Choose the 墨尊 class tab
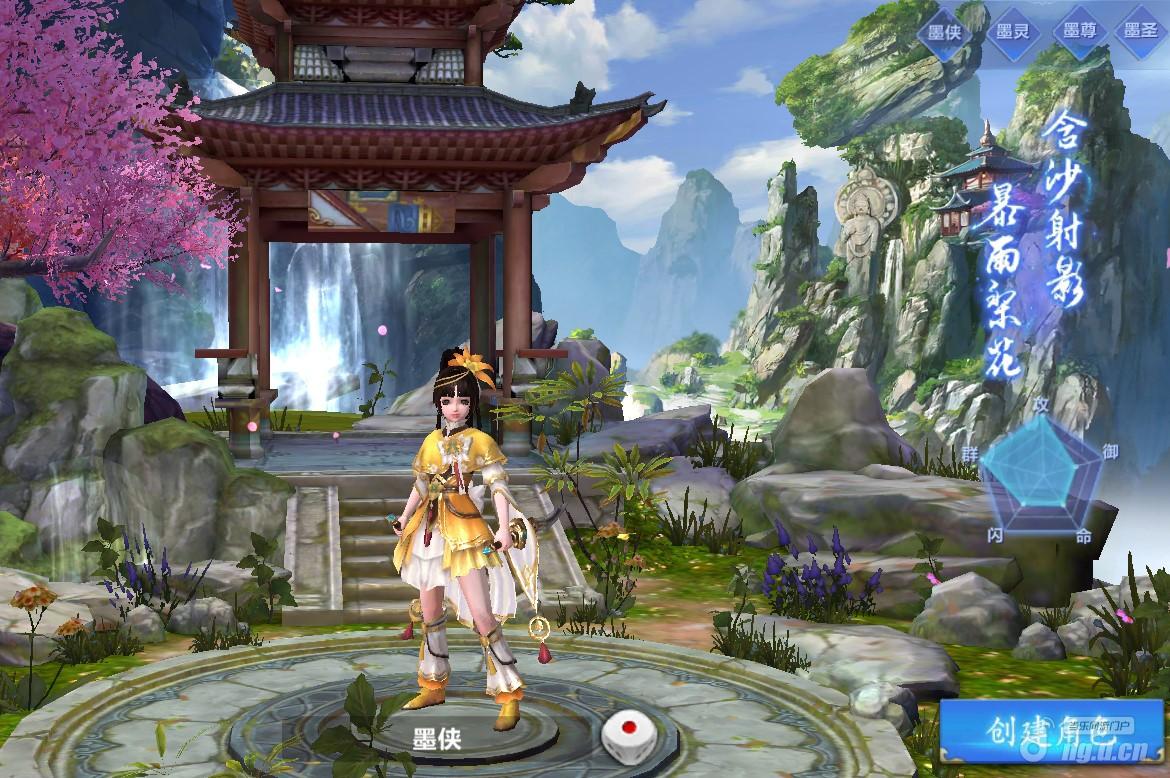Viewport: 1170px width, 778px height. (1079, 31)
